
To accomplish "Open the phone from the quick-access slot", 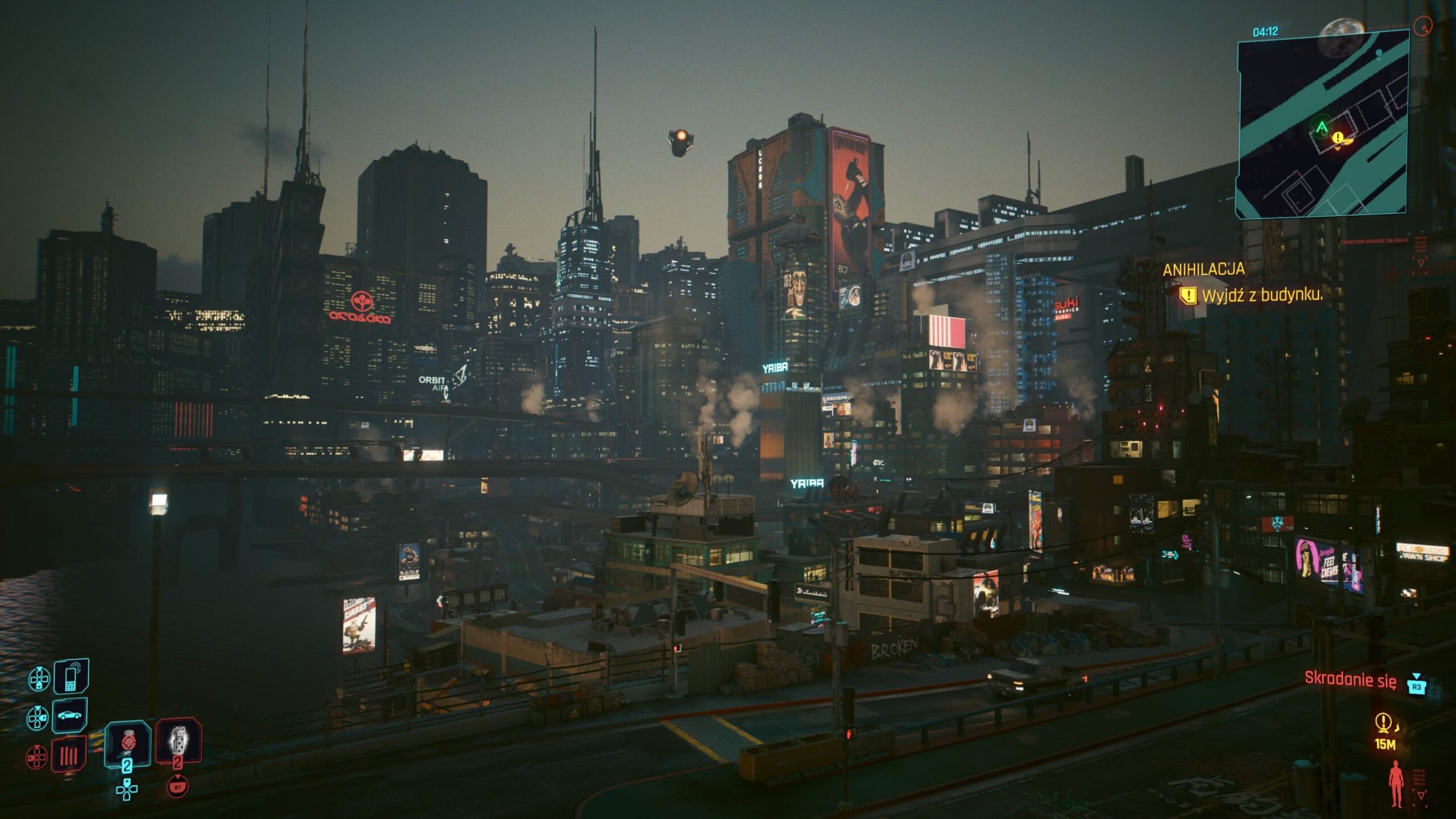I will click(x=71, y=676).
